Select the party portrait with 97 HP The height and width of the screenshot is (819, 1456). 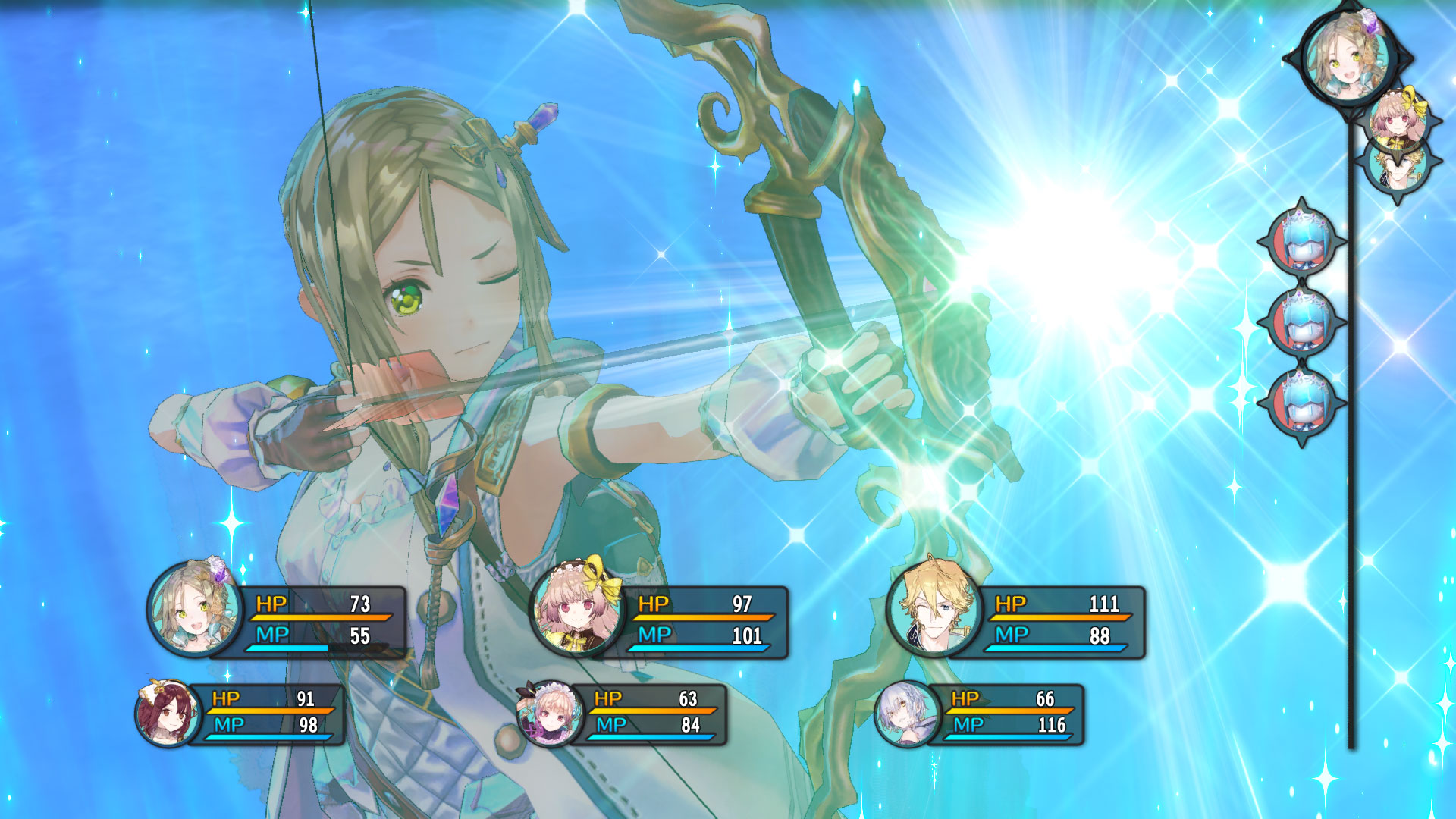pos(576,609)
